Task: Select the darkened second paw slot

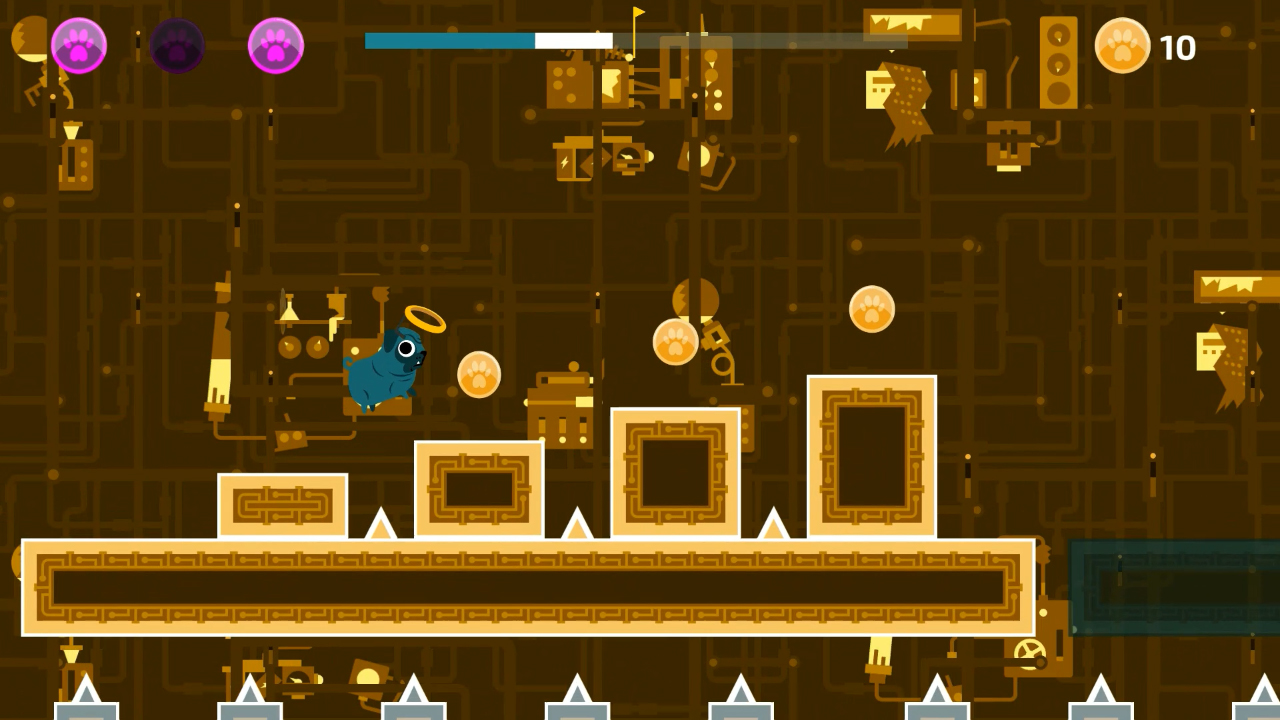Action: point(178,45)
